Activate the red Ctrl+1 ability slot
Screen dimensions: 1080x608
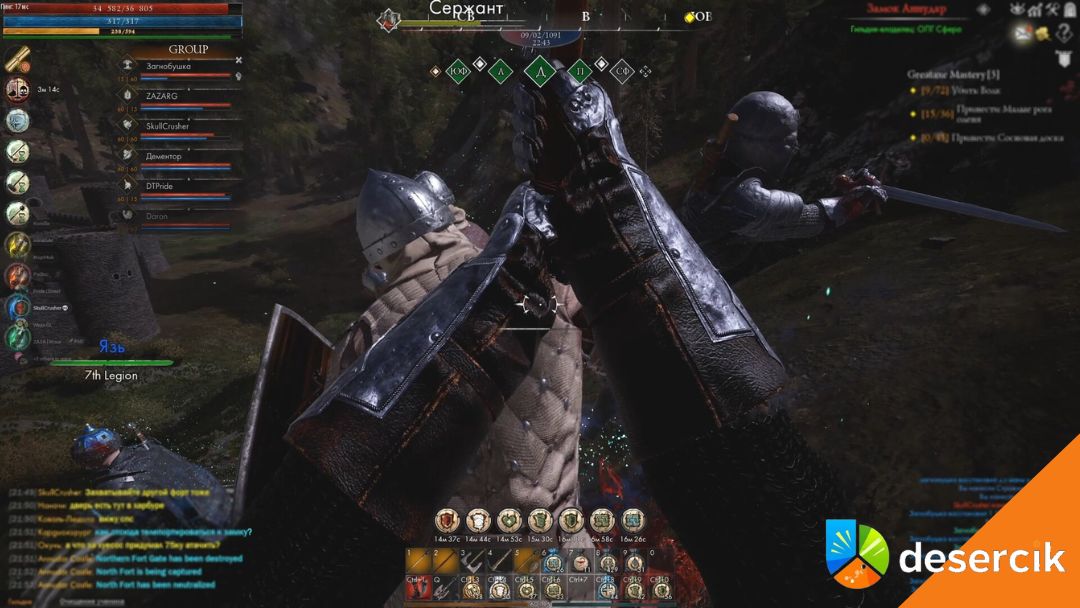coord(416,589)
